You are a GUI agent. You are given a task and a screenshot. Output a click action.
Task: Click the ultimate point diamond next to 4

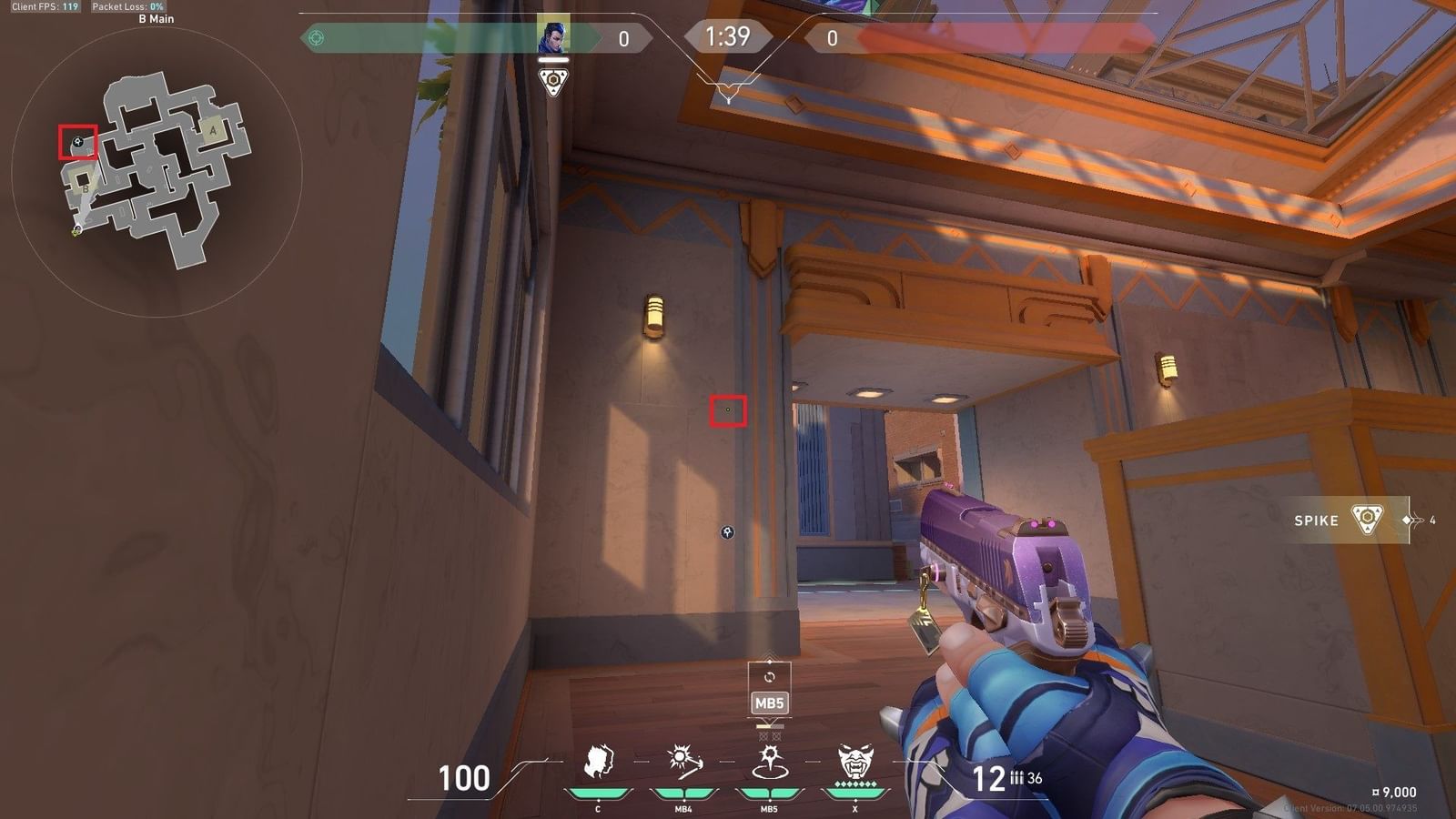[1408, 520]
